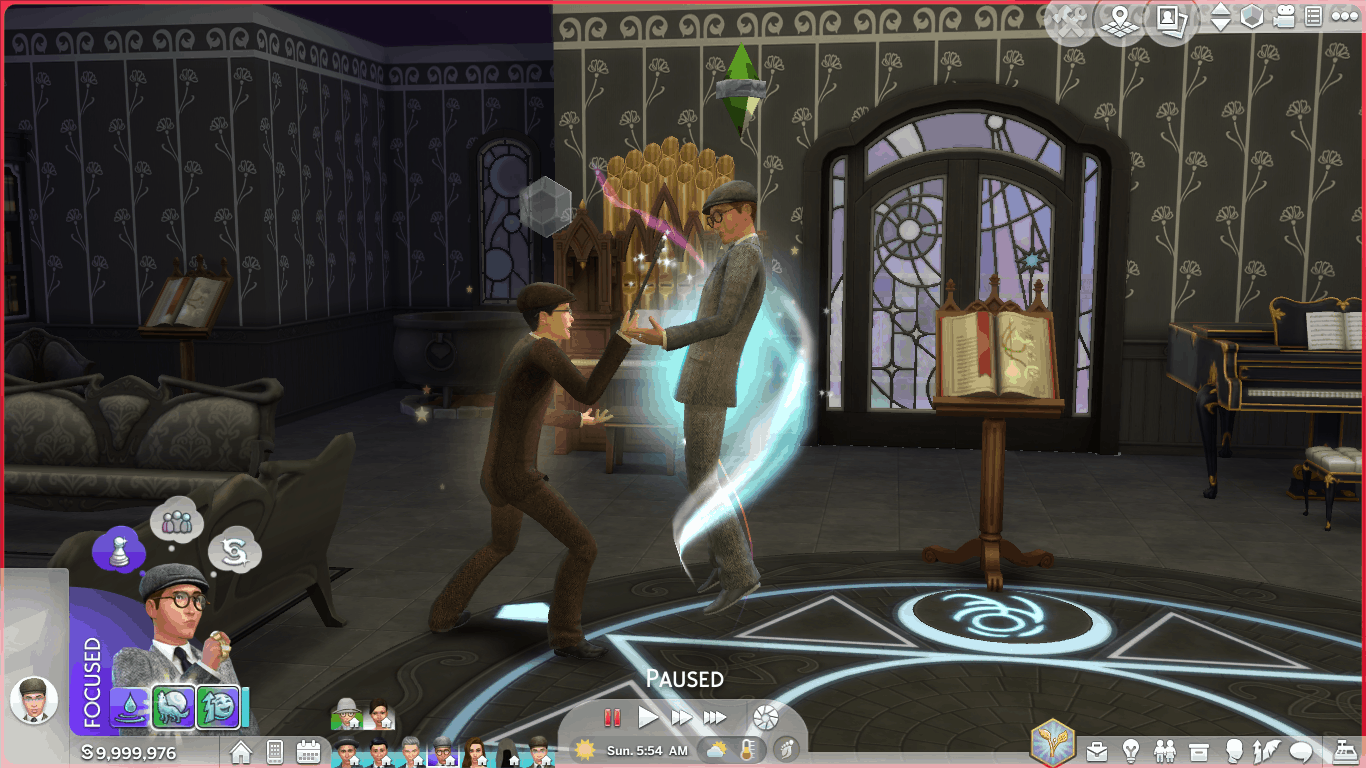Open the Simology head-profile panel
This screenshot has width=1366, height=768.
point(1233,750)
